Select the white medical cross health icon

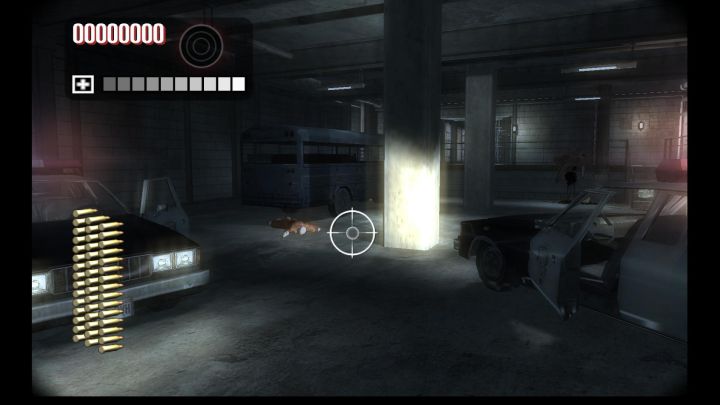point(83,84)
